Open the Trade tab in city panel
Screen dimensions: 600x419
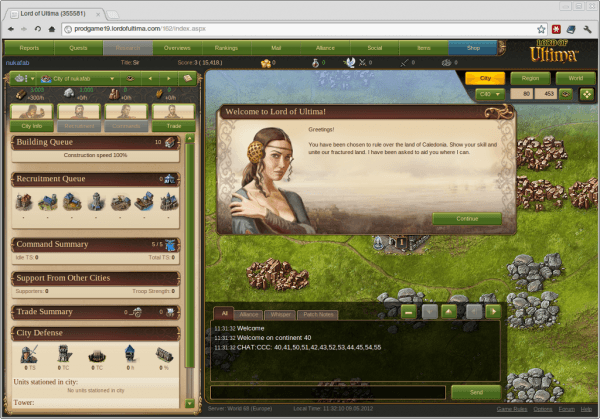pos(172,126)
